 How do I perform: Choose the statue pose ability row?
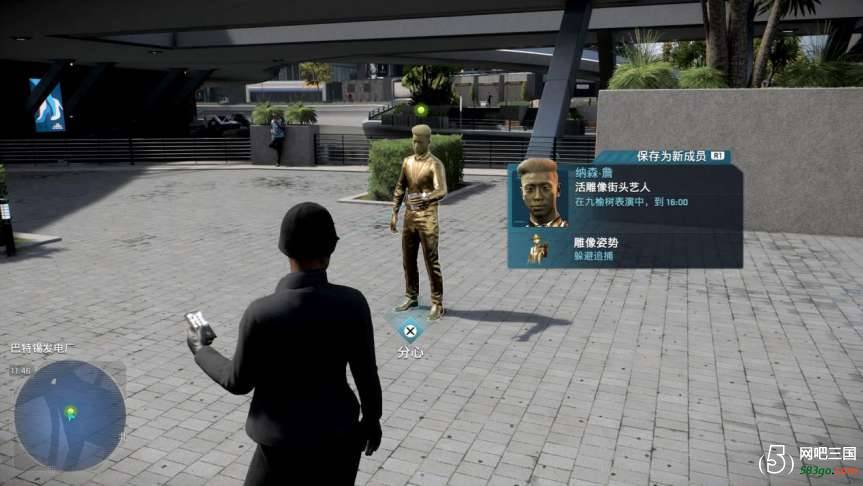pyautogui.click(x=624, y=248)
